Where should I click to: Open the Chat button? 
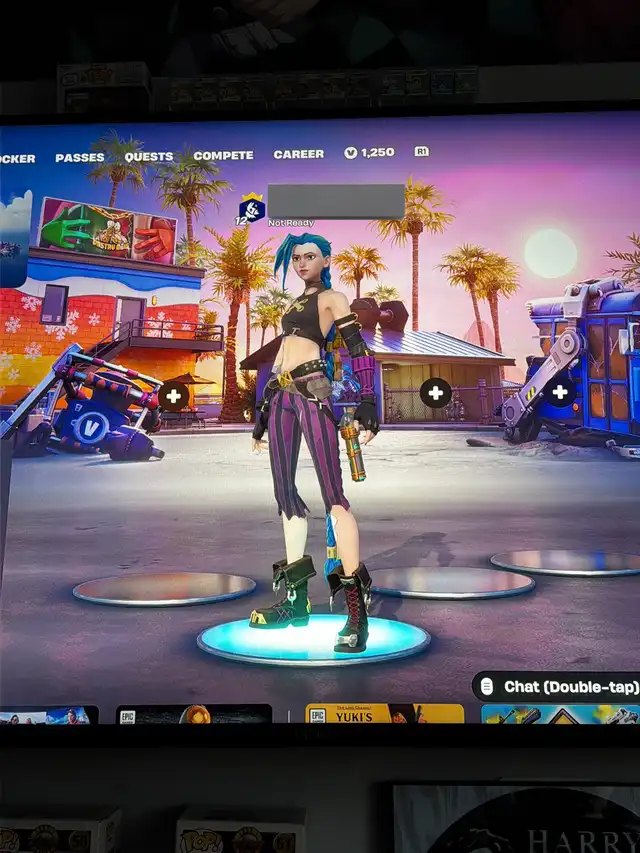(555, 687)
